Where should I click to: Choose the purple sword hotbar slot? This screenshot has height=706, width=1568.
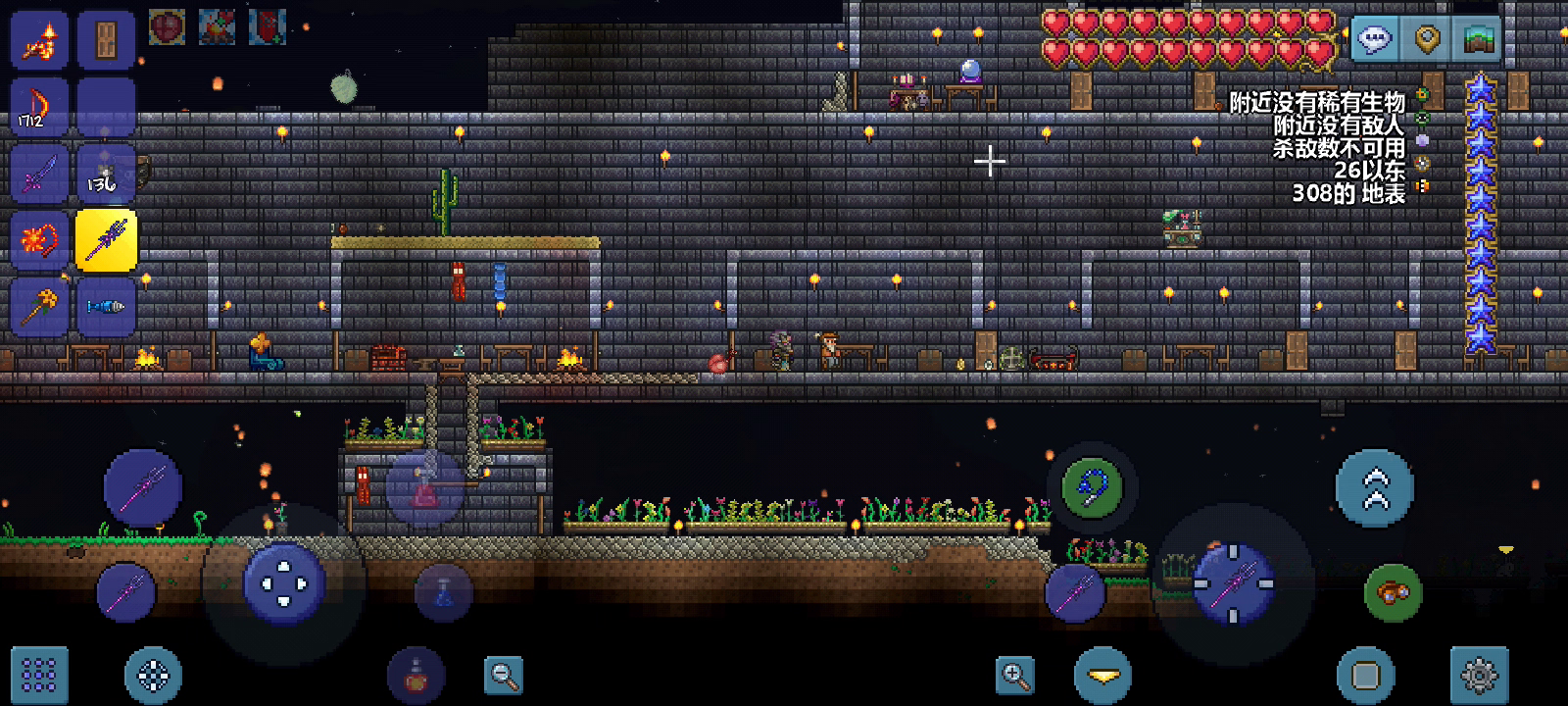[39, 173]
